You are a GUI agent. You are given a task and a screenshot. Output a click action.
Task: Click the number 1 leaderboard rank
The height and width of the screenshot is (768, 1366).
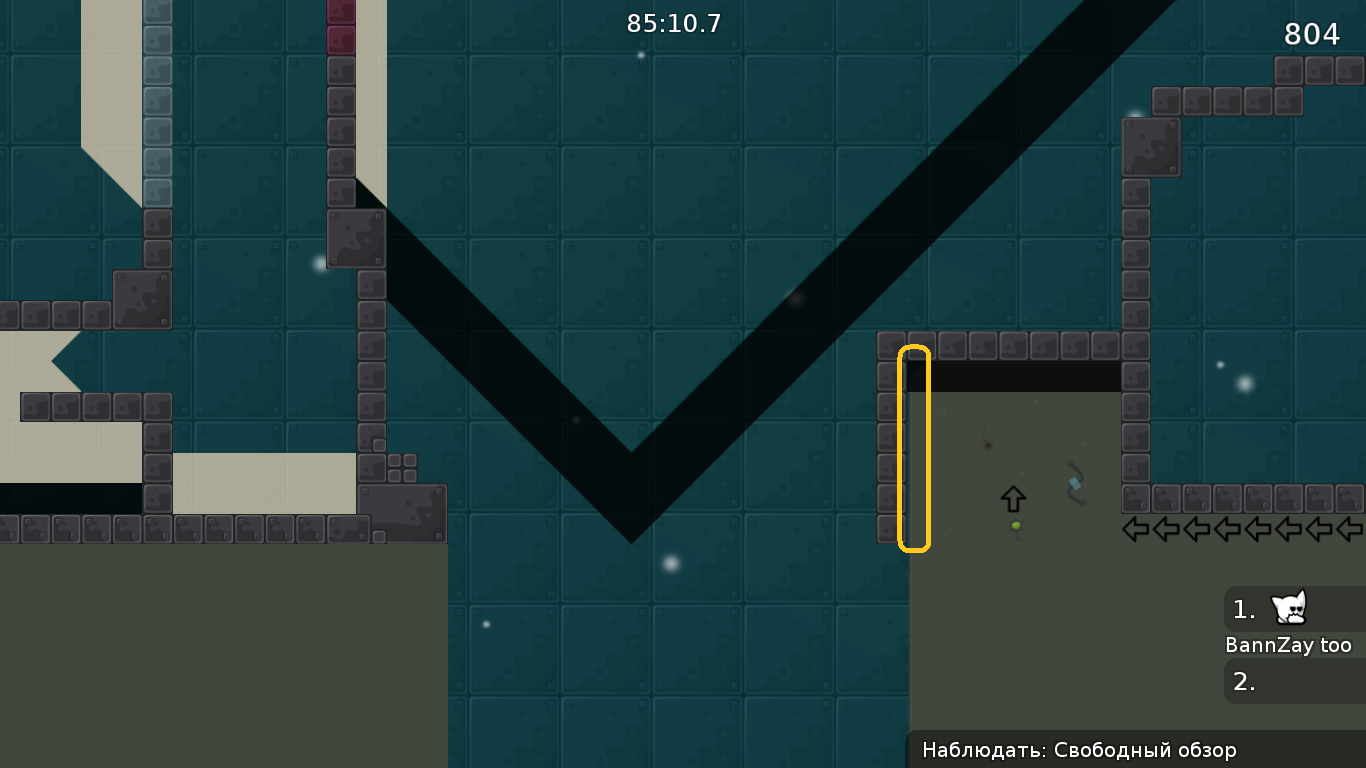(1242, 610)
